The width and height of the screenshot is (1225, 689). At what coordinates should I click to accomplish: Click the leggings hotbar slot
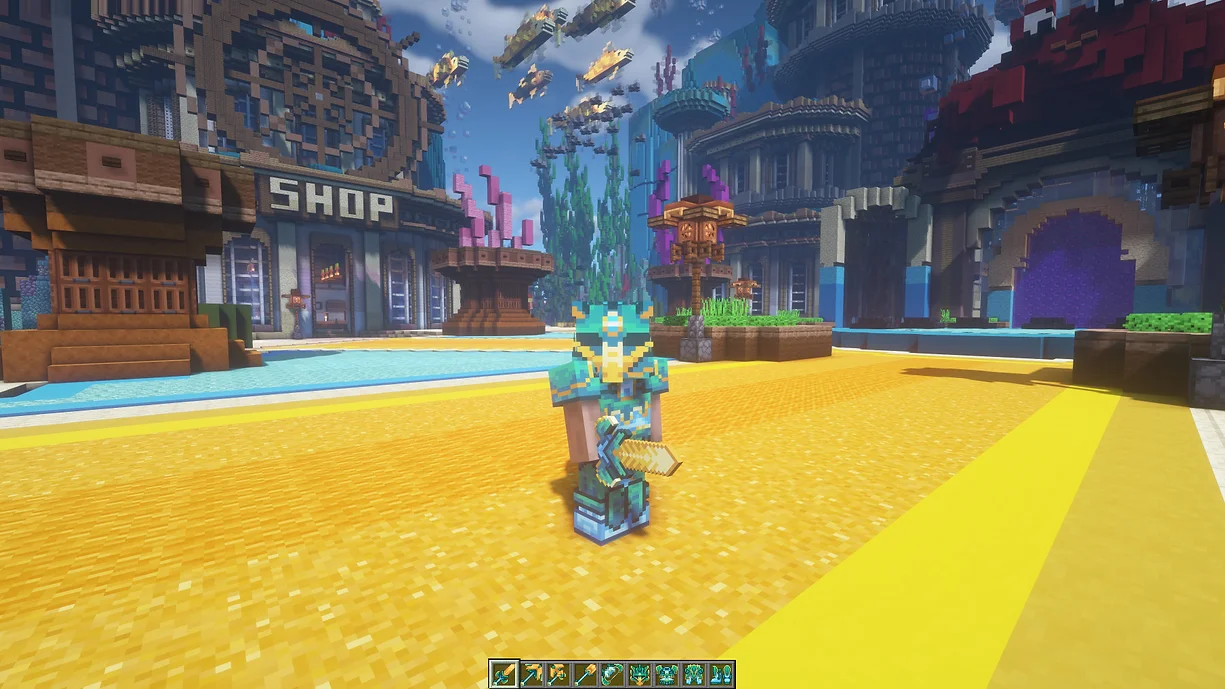click(692, 674)
